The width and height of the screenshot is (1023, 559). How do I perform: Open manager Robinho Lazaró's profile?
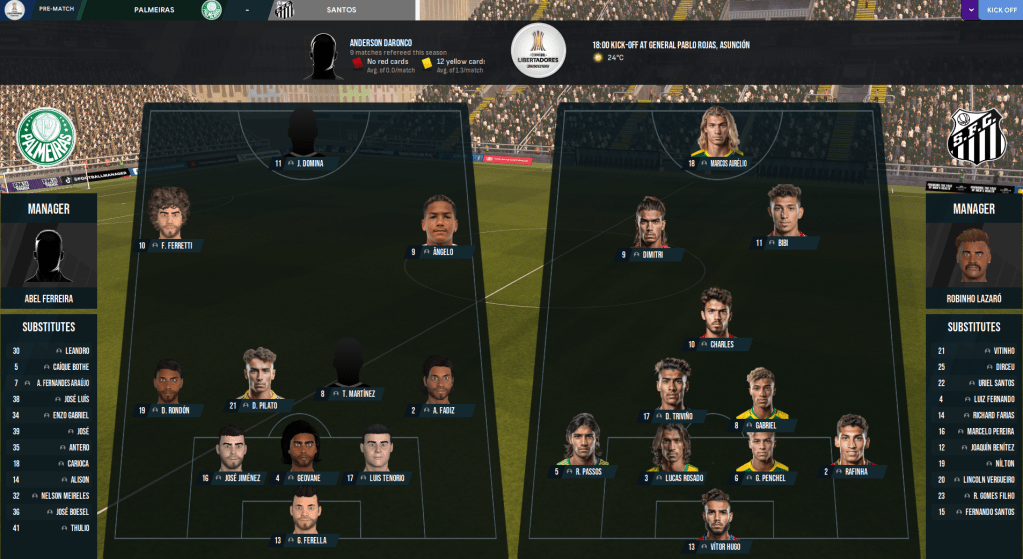[974, 298]
